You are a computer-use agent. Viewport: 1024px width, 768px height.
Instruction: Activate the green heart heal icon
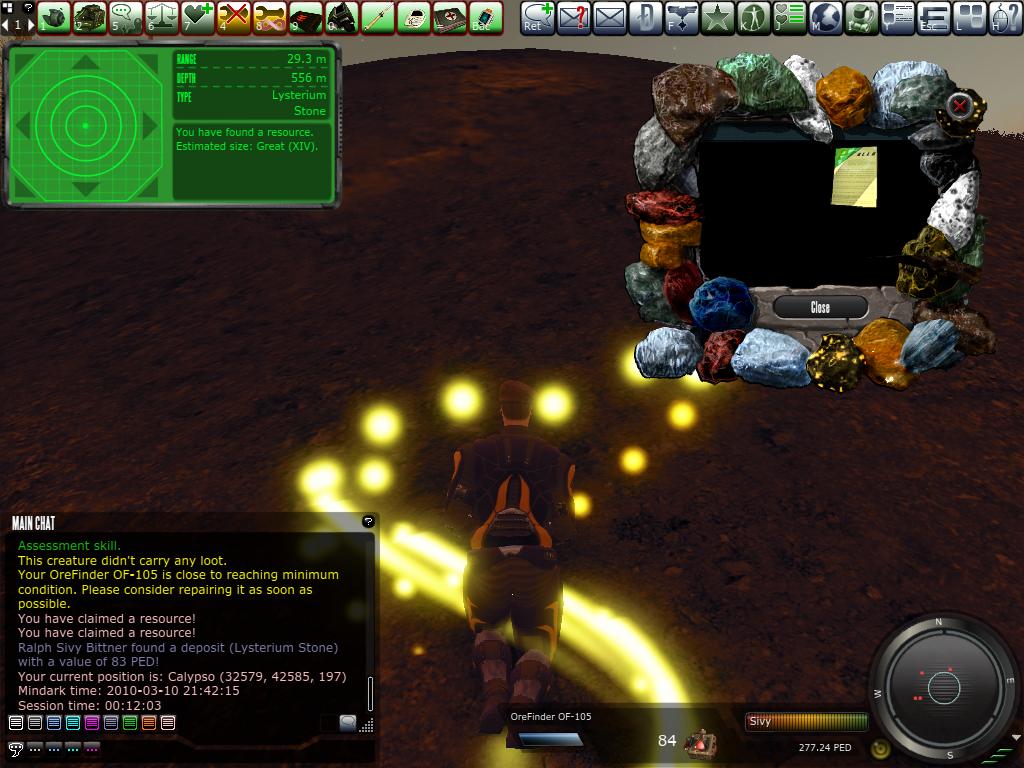click(197, 16)
